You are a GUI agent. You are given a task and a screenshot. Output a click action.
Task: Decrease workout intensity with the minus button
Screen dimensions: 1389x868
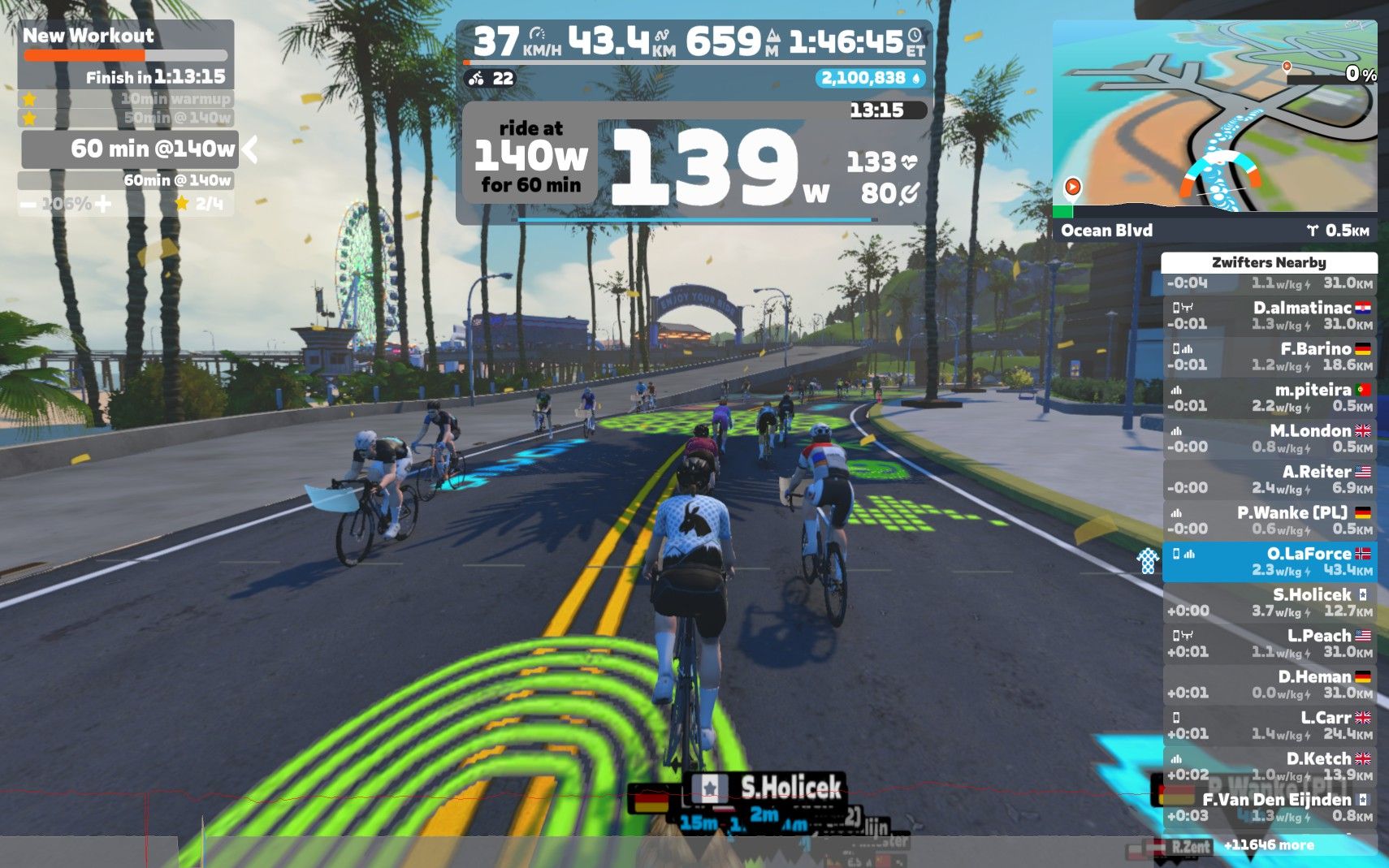(x=28, y=205)
